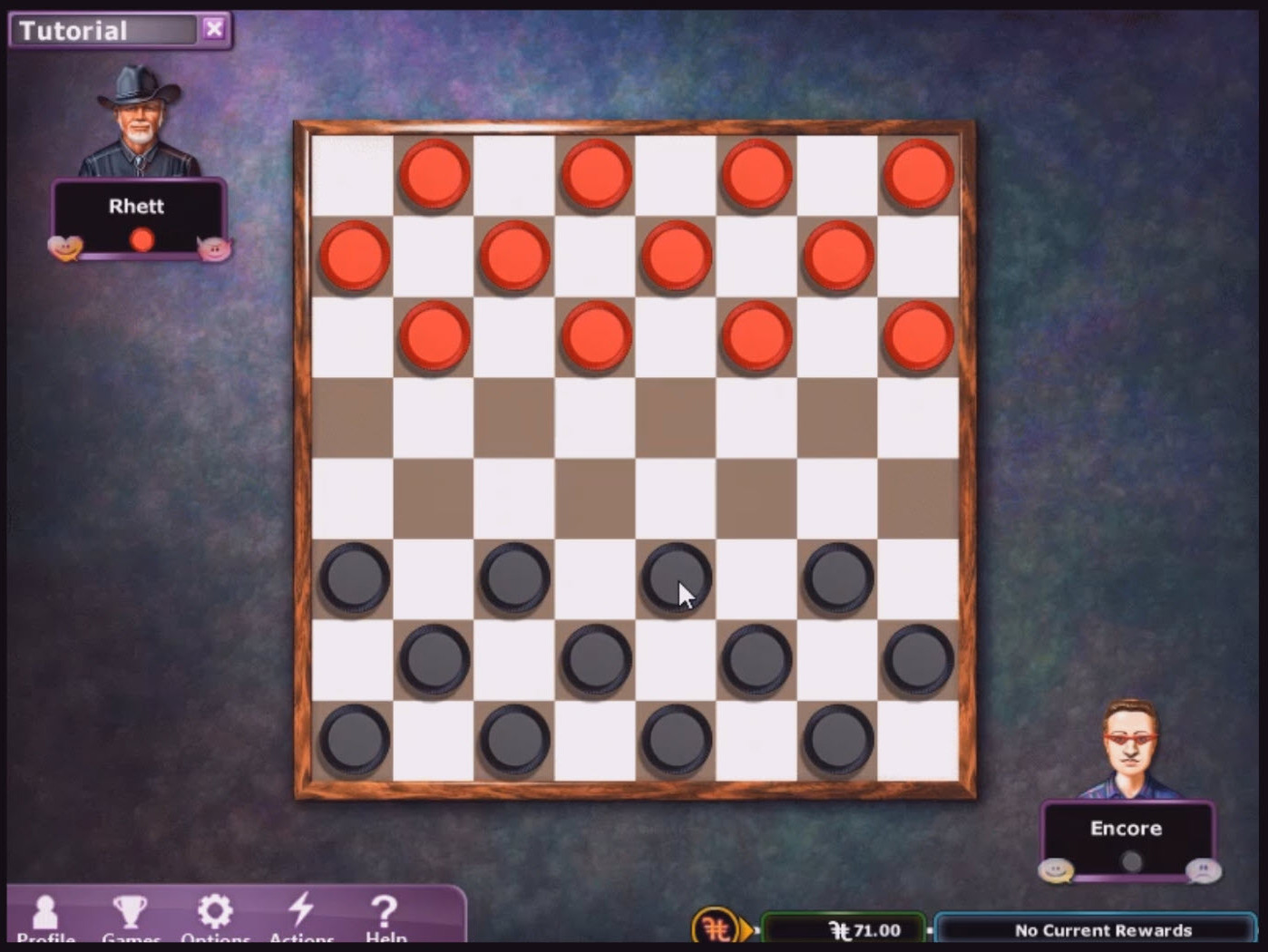This screenshot has height=952, width=1268.
Task: Close the Tutorial window
Action: tap(214, 28)
